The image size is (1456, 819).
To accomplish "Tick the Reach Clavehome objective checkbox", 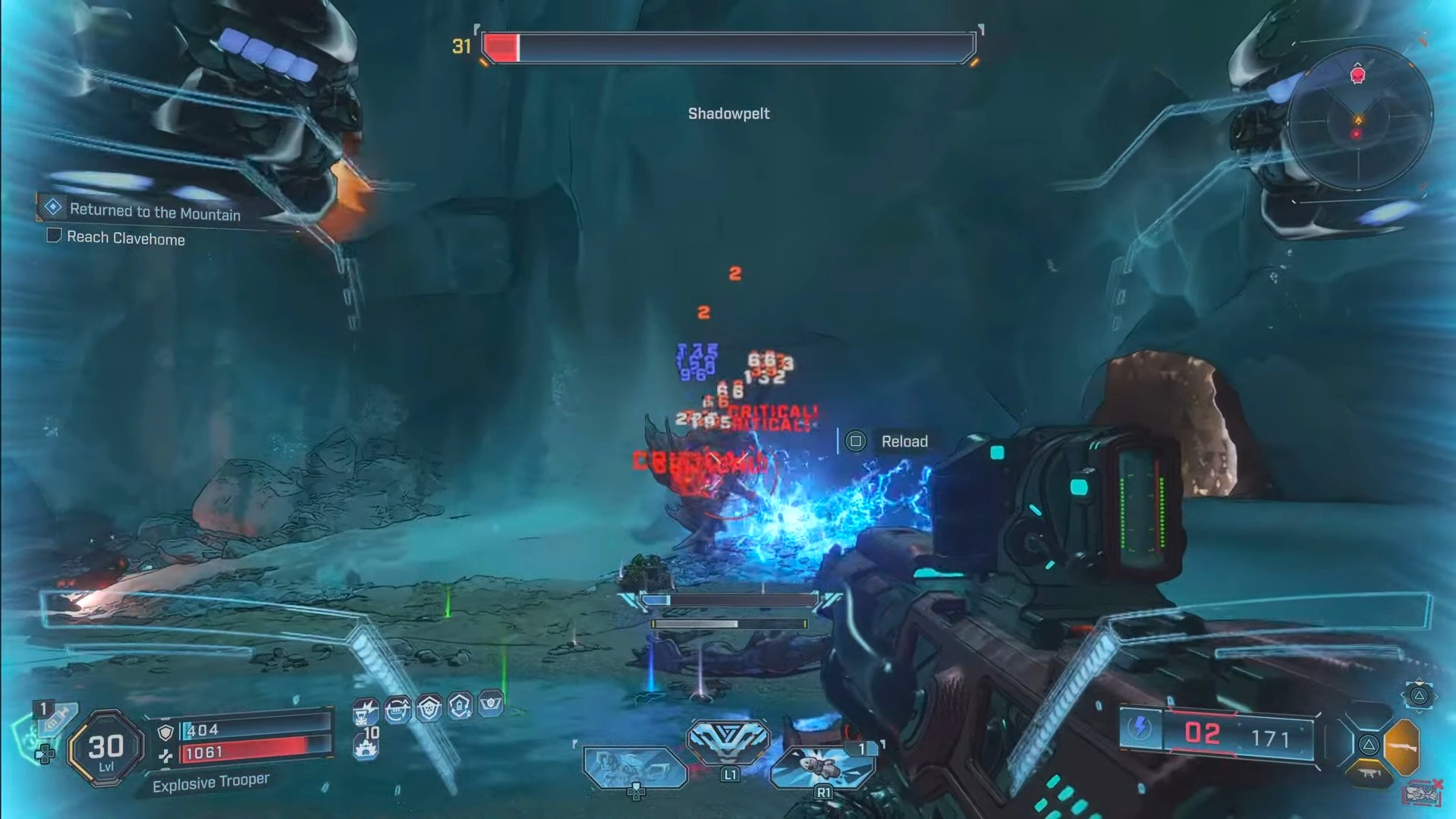I will click(x=54, y=236).
